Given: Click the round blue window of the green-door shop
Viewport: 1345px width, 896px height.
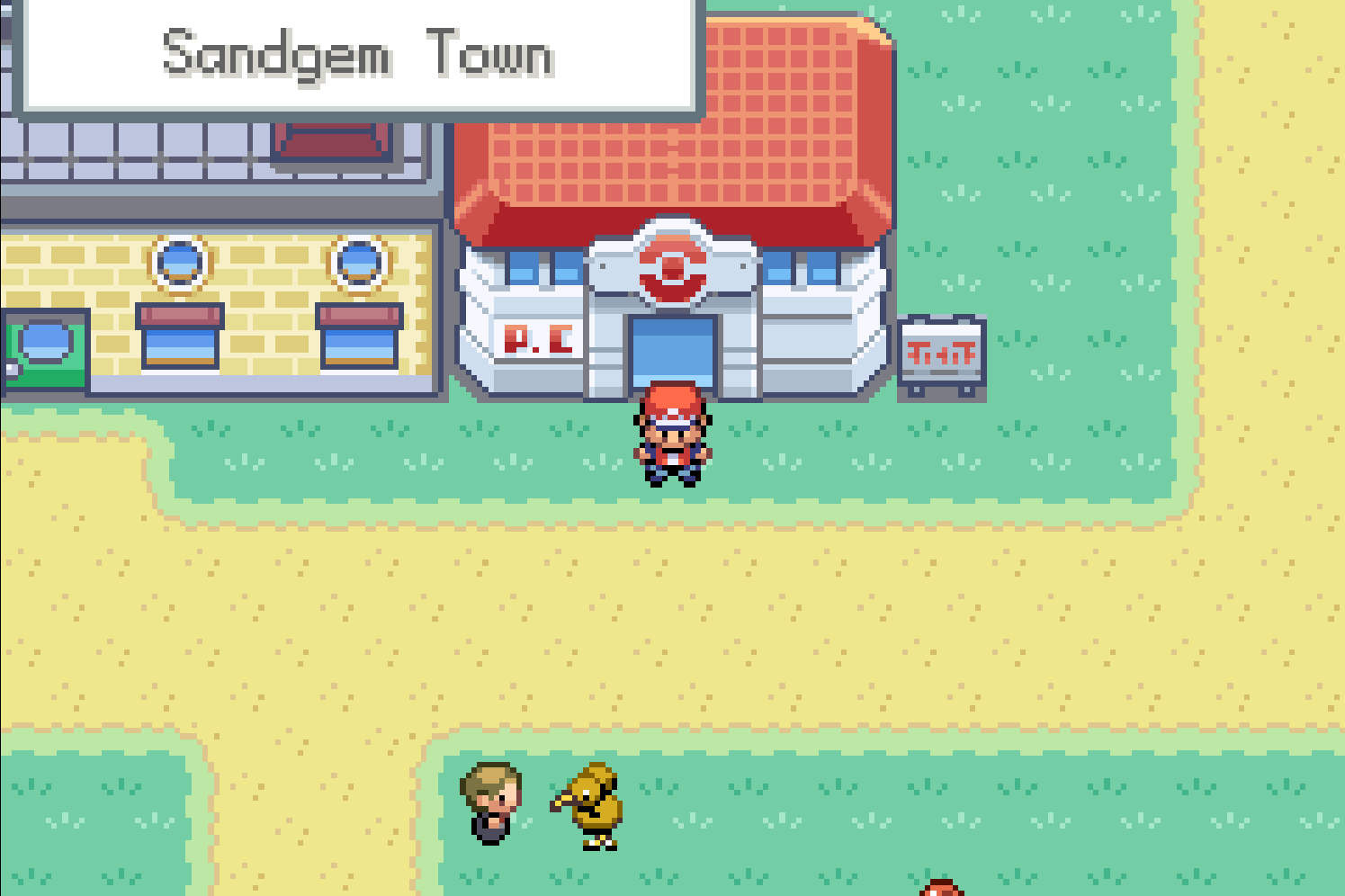Looking at the screenshot, I should 43,342.
